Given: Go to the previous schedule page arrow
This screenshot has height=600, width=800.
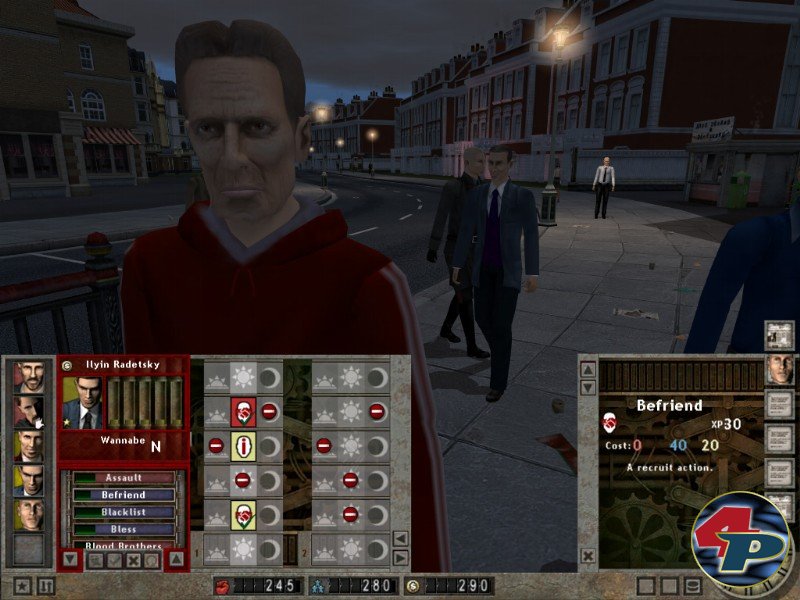Looking at the screenshot, I should (x=400, y=539).
